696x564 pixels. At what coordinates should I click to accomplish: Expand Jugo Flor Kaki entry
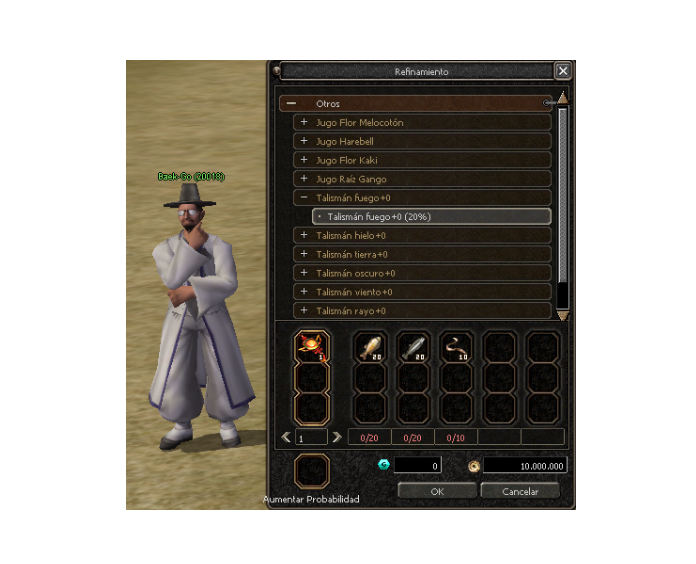point(304,161)
